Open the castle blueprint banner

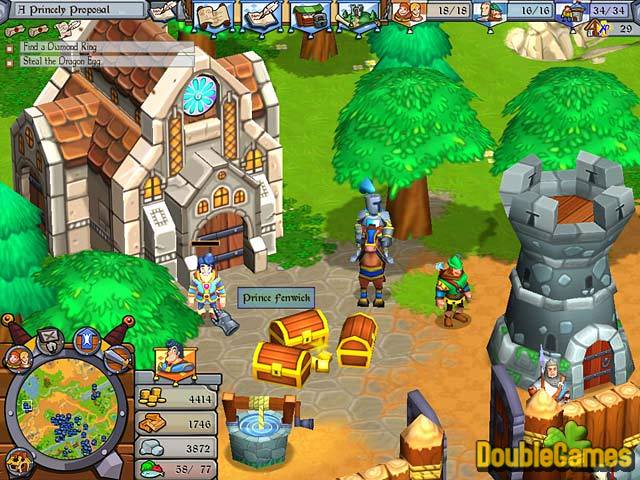[356, 15]
